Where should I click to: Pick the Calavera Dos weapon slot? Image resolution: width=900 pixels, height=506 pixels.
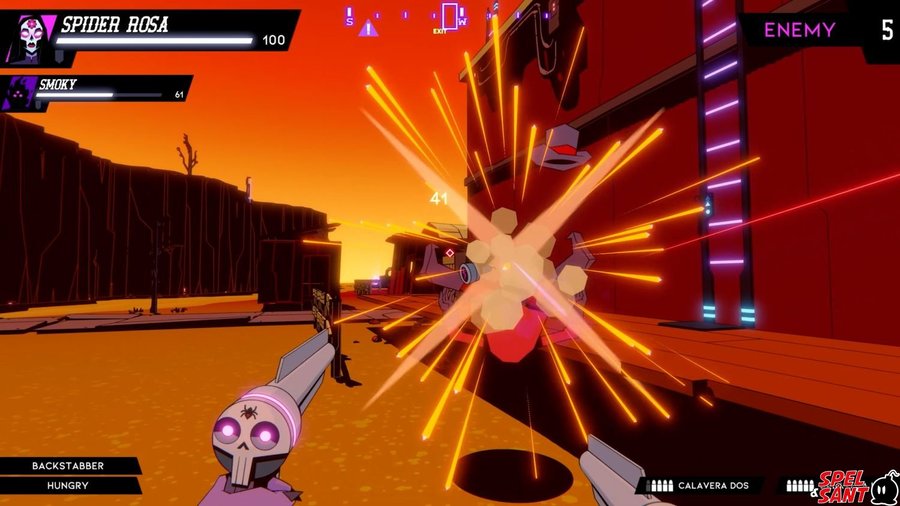[x=700, y=486]
